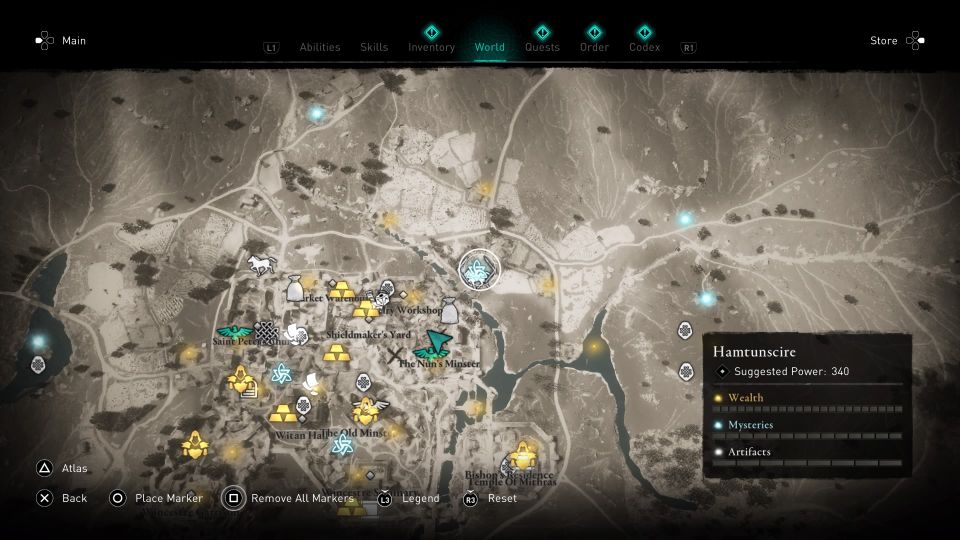This screenshot has height=540, width=960.
Task: Show the Codex tab
Action: (x=645, y=47)
